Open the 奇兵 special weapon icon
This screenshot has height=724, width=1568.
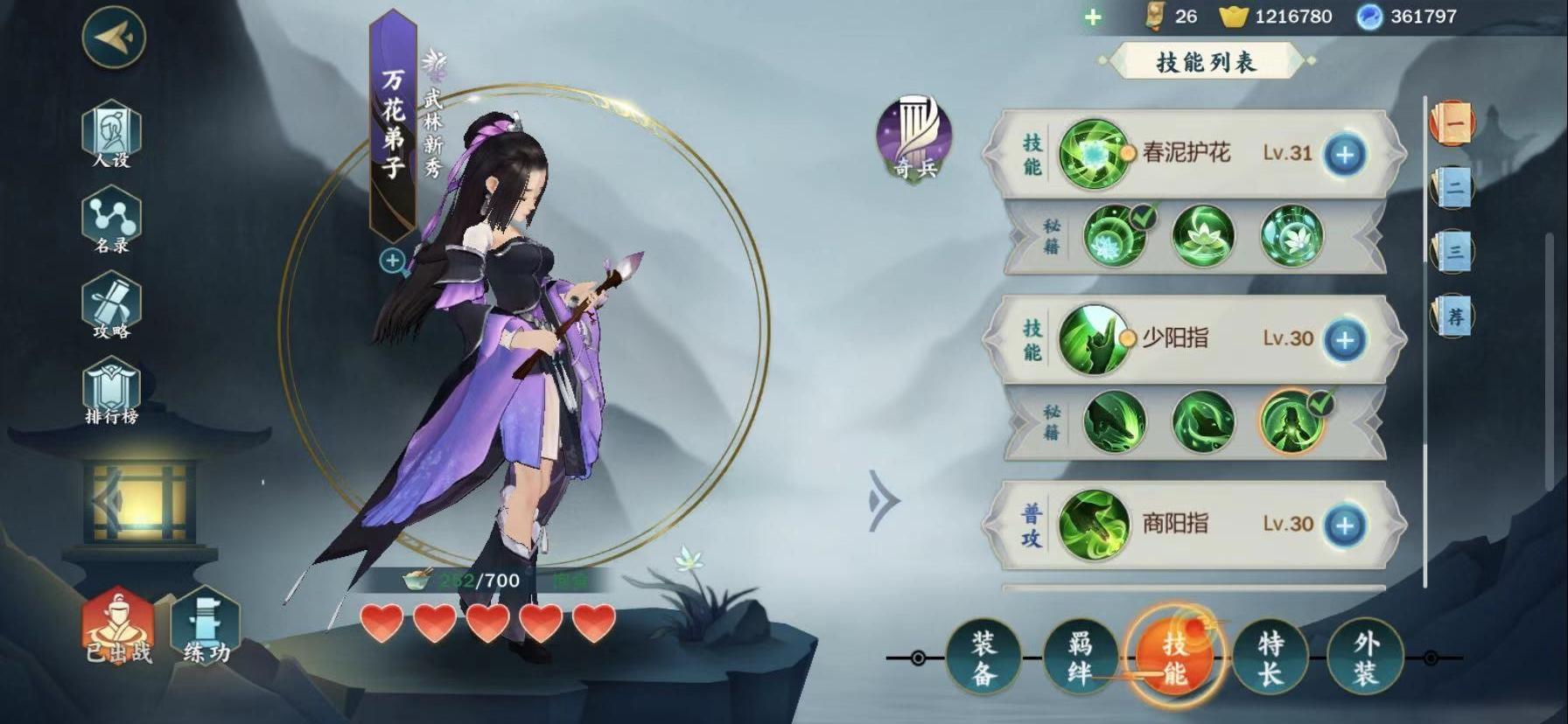(x=914, y=139)
